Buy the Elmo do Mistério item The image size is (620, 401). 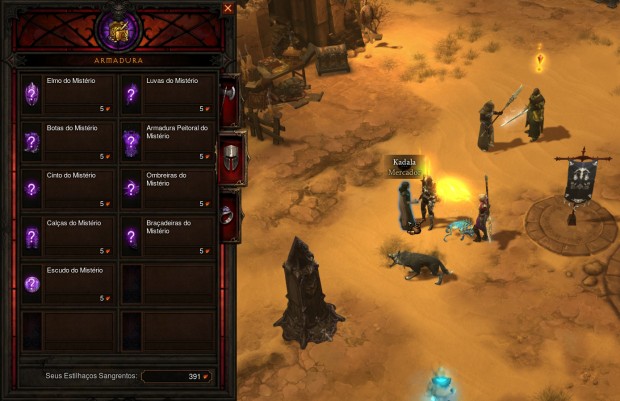(x=68, y=95)
